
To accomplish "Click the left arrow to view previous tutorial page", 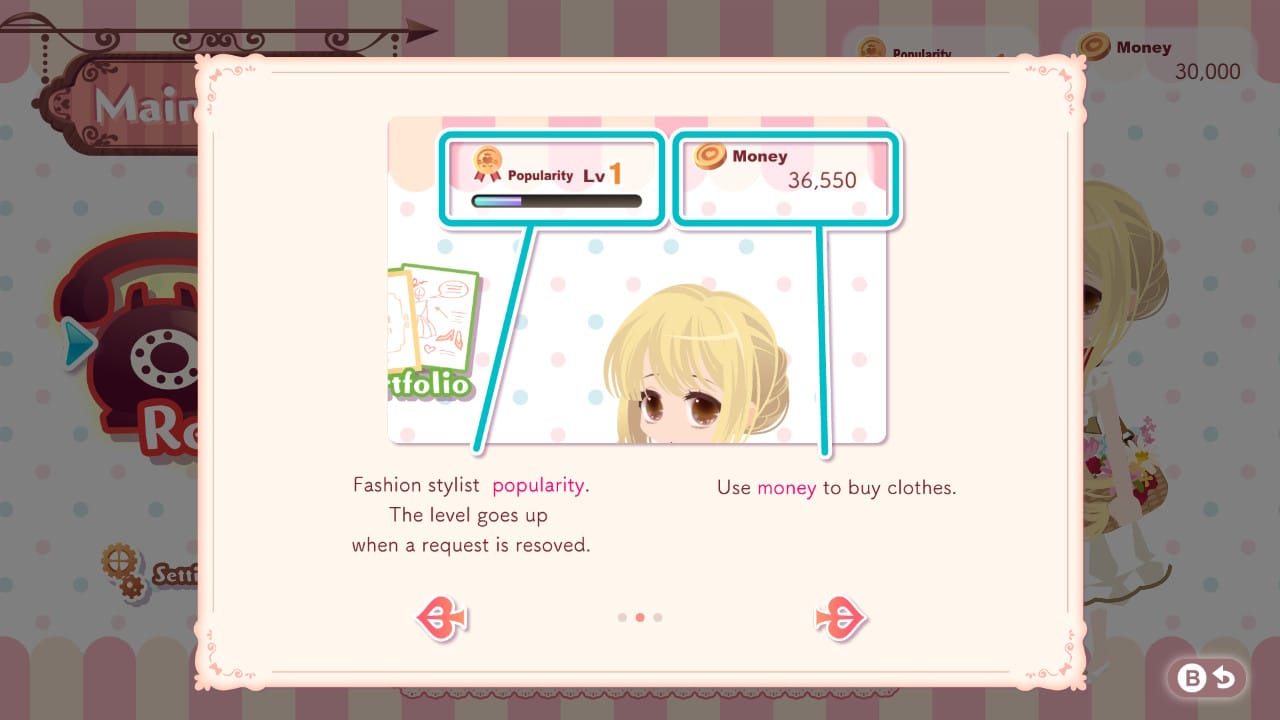I will 440,617.
